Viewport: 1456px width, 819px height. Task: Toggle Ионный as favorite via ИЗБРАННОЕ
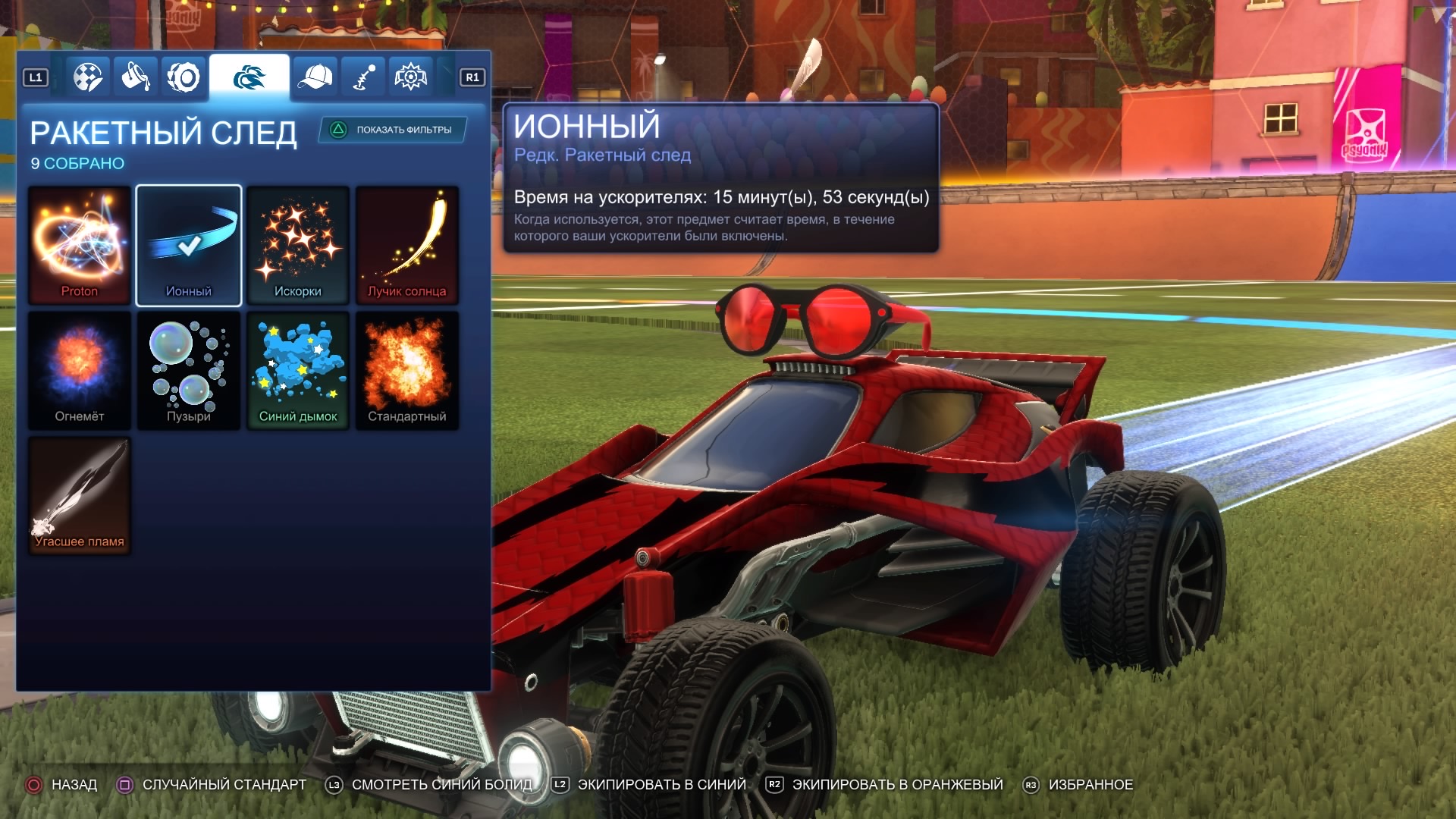1092,785
